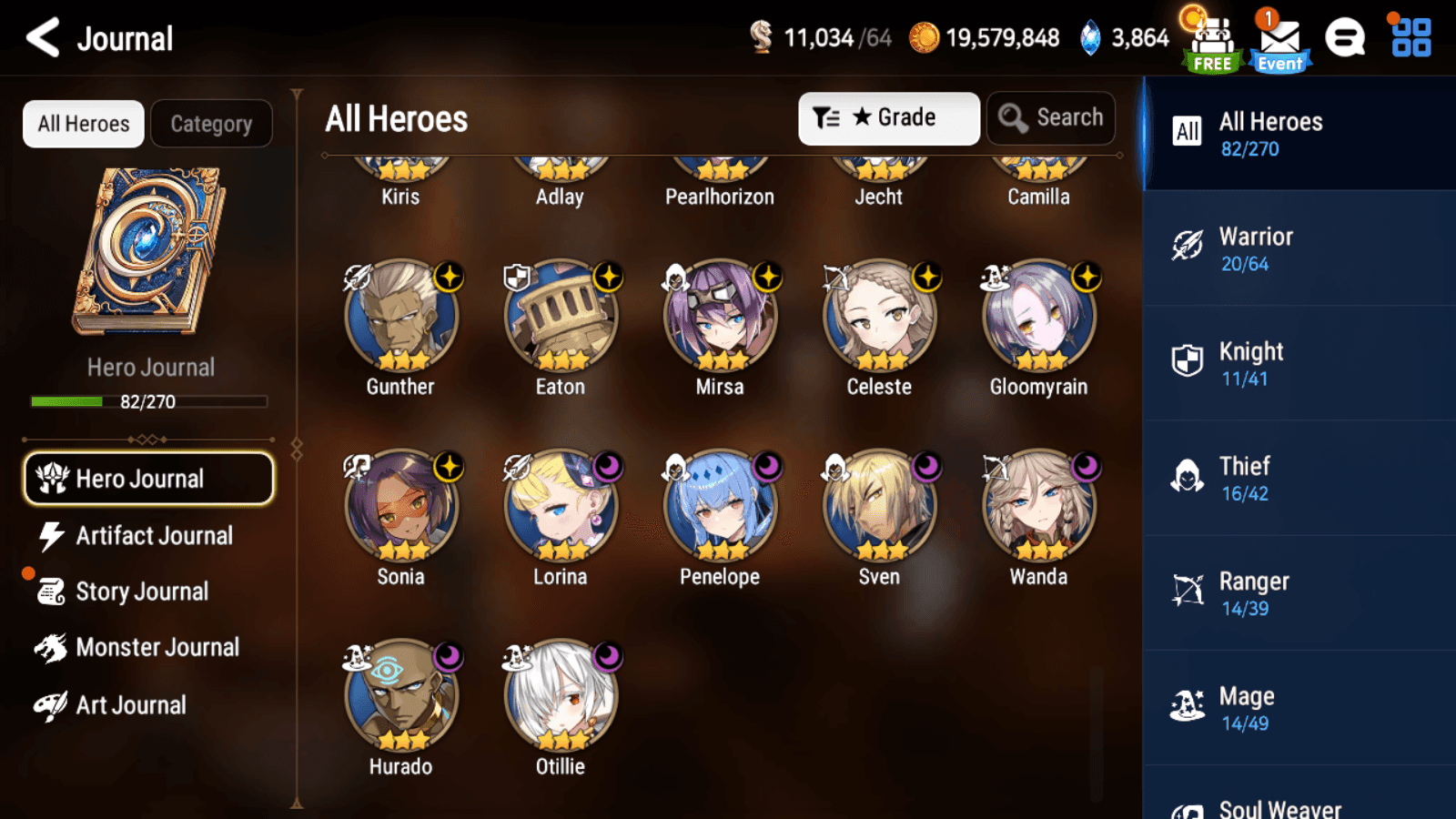This screenshot has width=1456, height=819.
Task: Click the Hero Journal progress bar
Action: [148, 401]
